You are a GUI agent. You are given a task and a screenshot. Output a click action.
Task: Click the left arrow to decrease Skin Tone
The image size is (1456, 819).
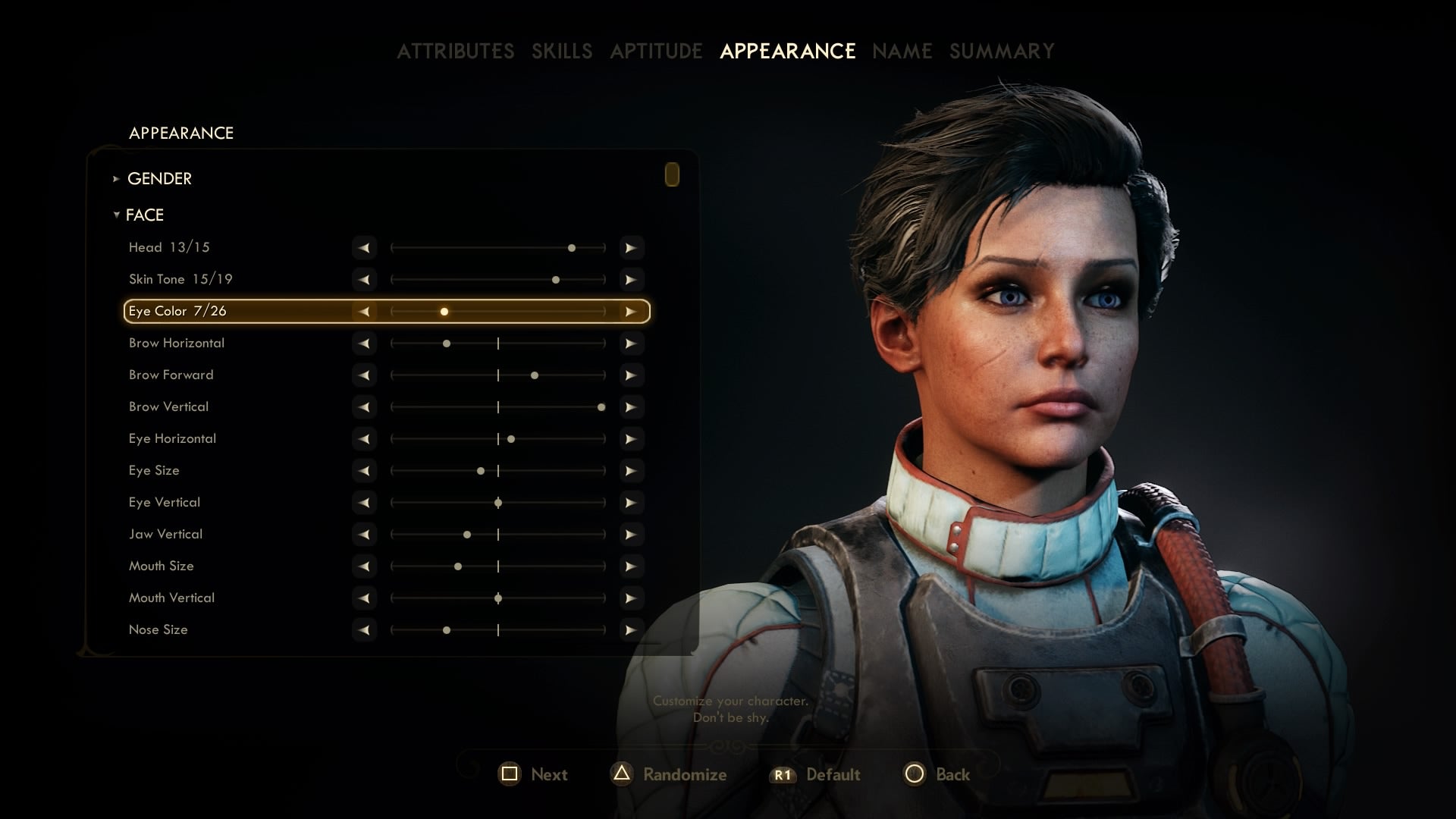364,279
